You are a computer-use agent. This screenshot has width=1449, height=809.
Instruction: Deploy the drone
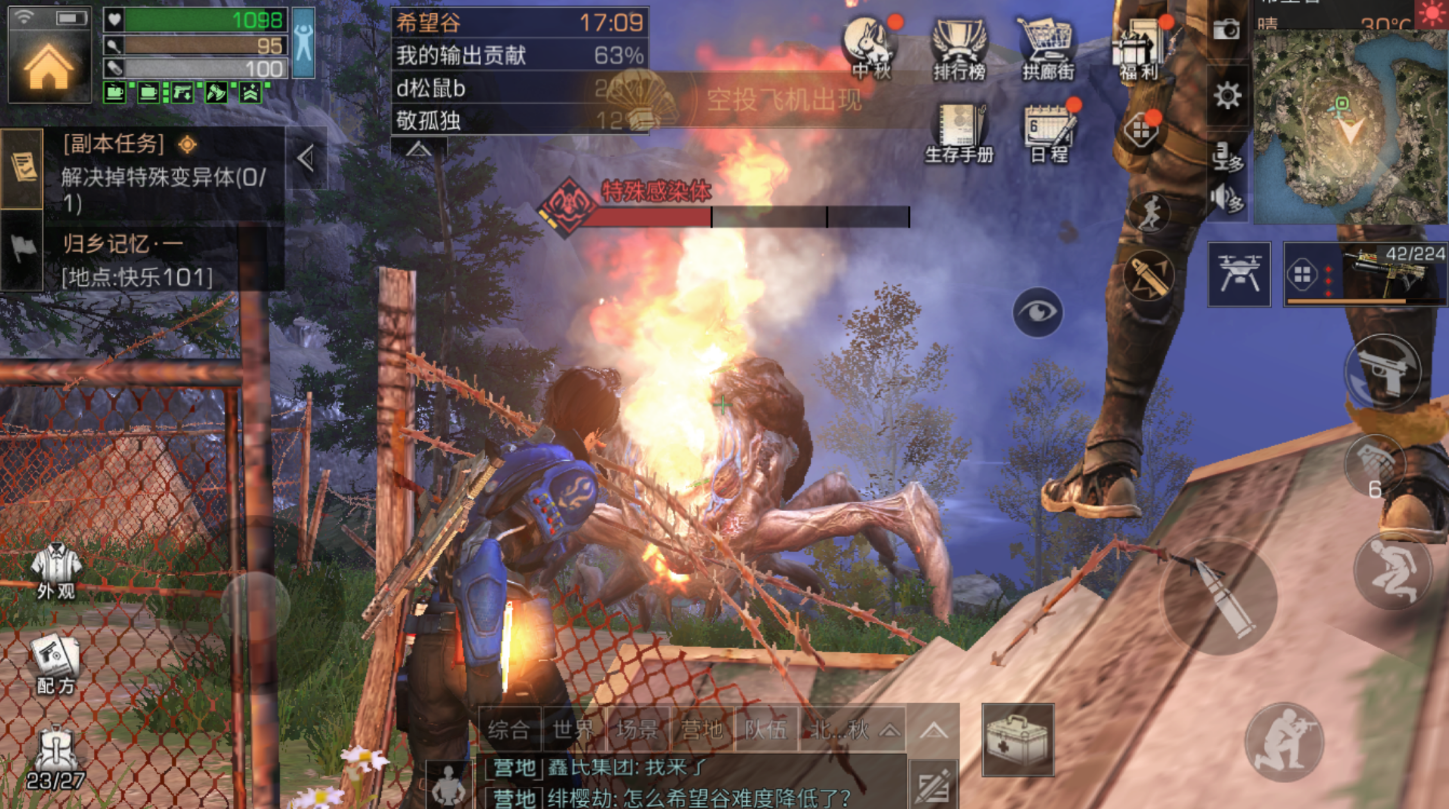[1239, 274]
